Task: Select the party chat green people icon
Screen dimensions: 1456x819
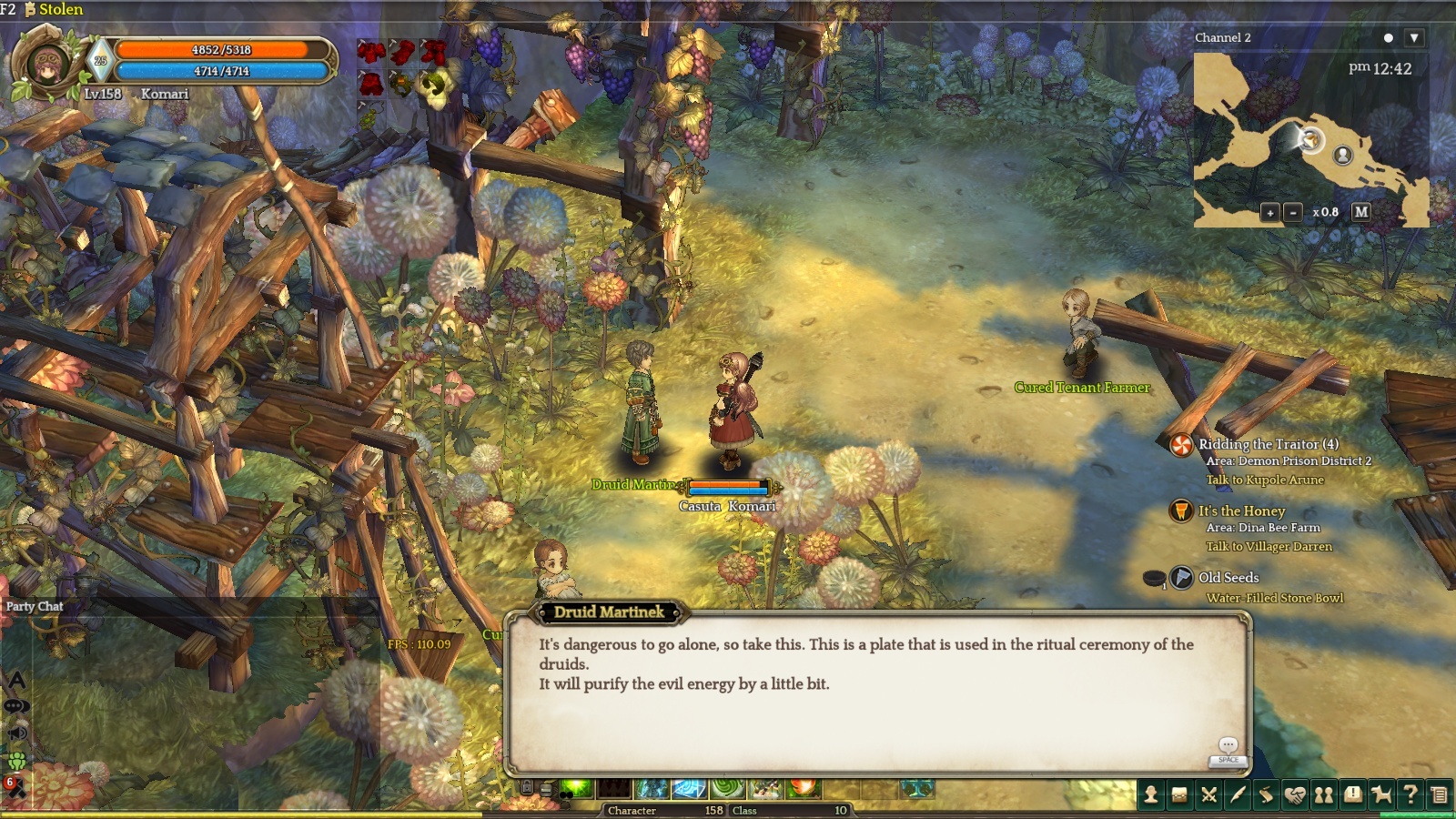Action: point(16,761)
